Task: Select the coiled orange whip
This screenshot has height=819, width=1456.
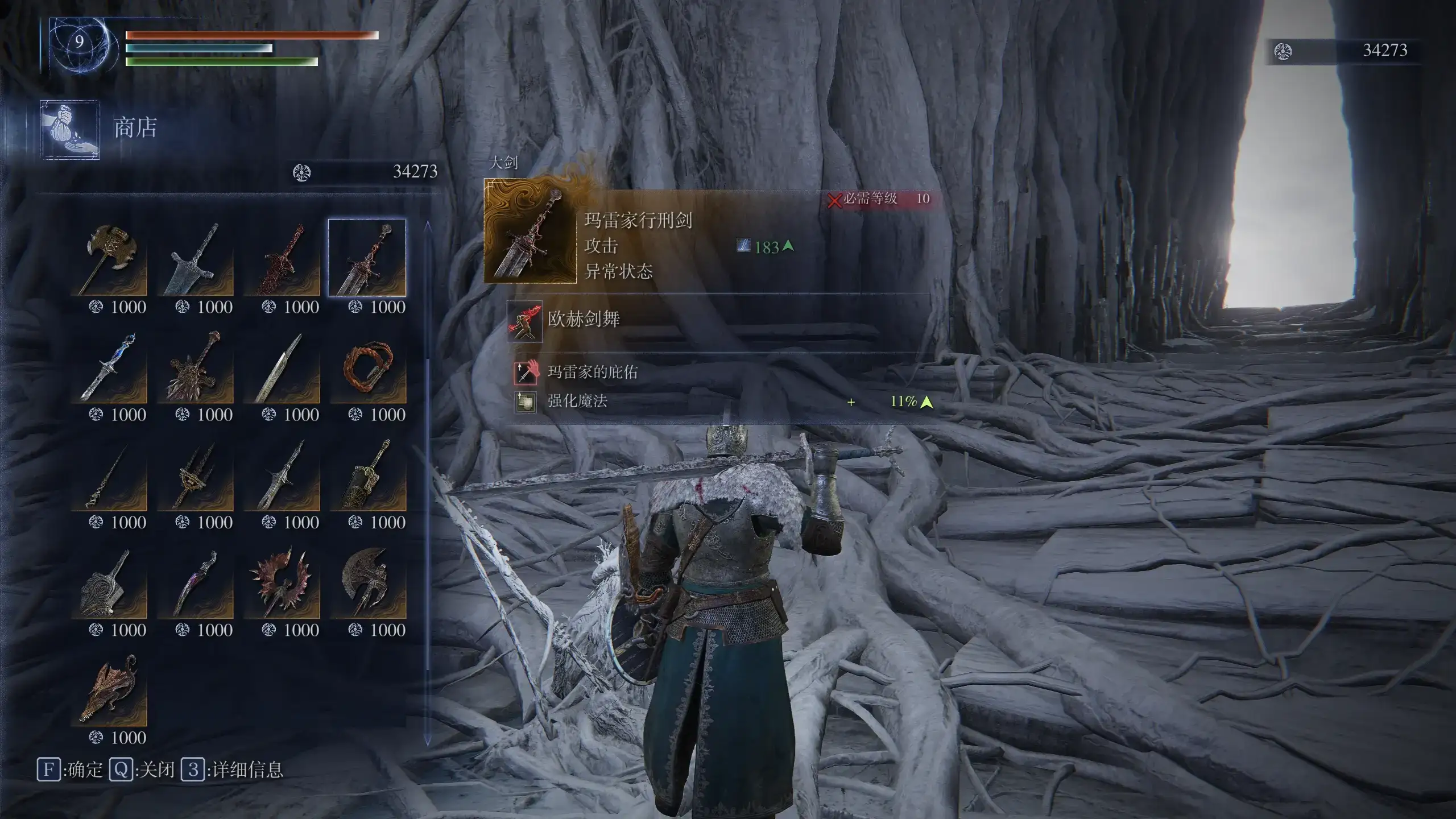Action: pos(367,367)
